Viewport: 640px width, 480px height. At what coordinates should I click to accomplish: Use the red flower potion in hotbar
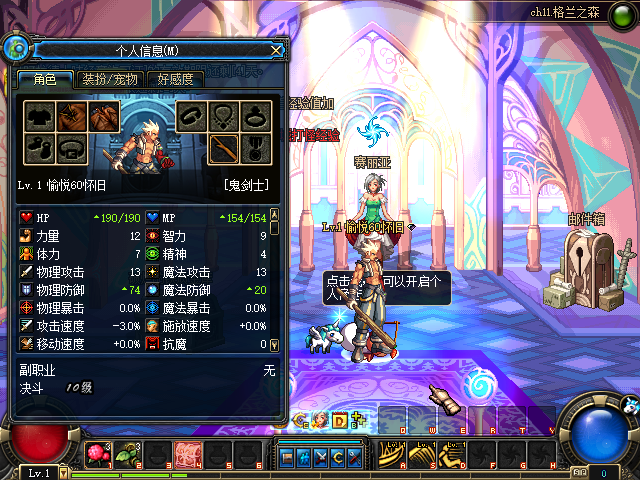[x=97, y=455]
